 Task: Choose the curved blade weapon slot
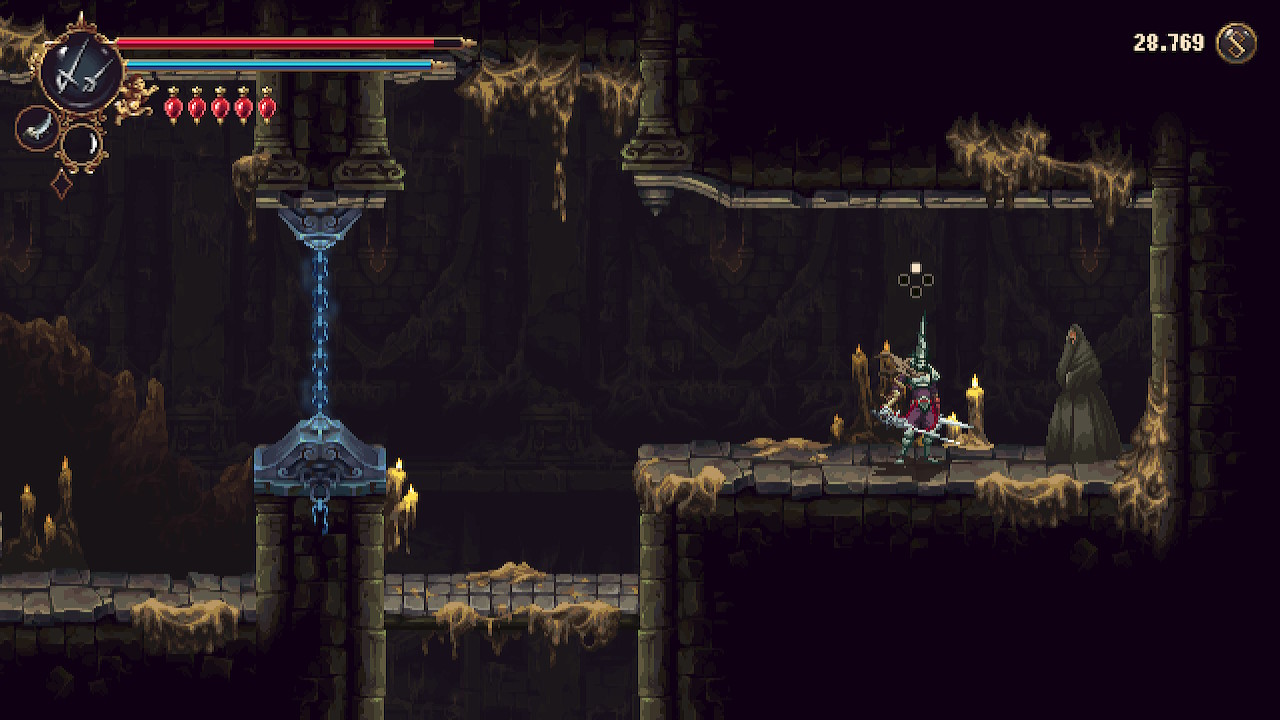(x=35, y=127)
